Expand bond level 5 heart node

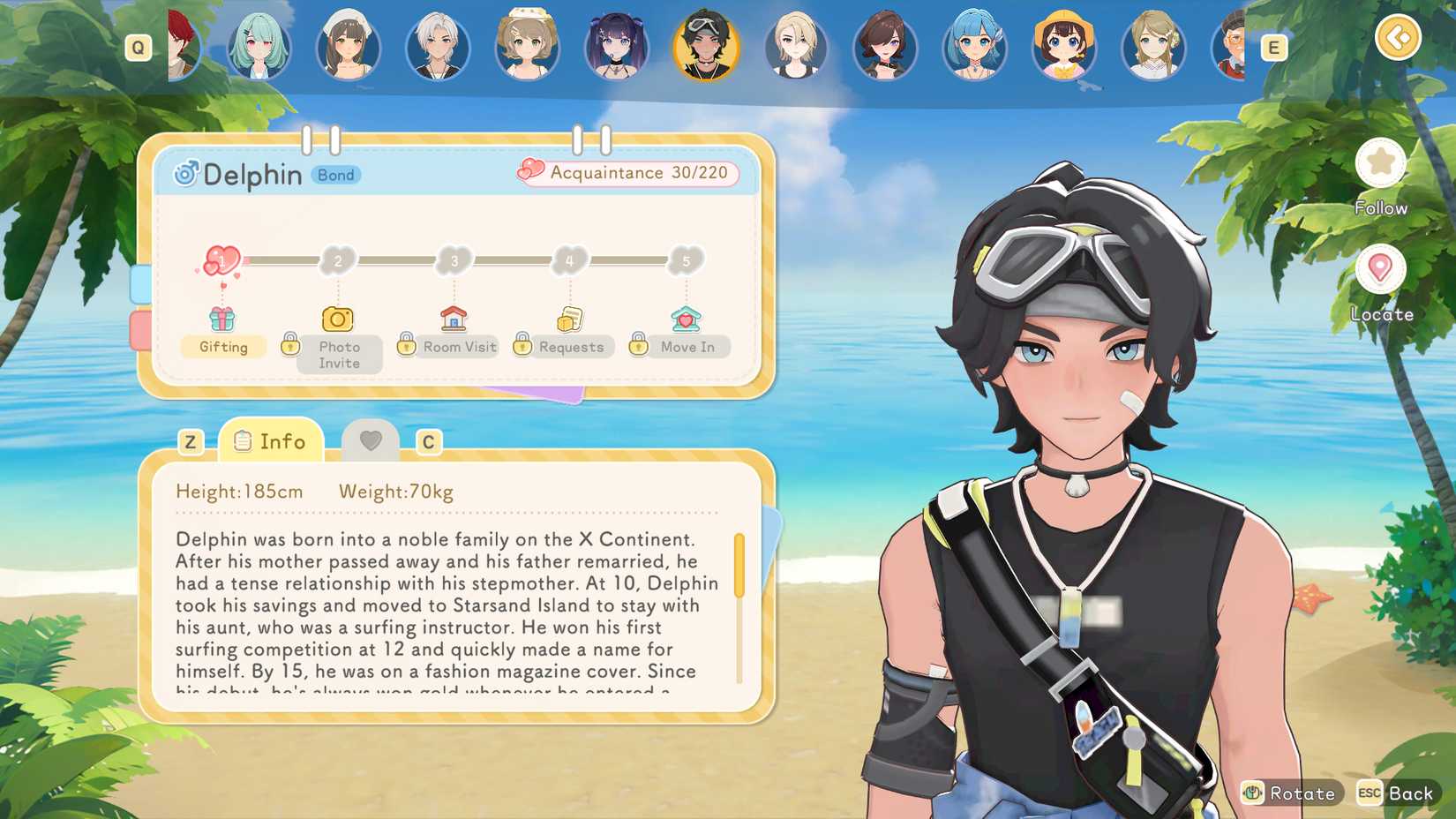click(687, 261)
